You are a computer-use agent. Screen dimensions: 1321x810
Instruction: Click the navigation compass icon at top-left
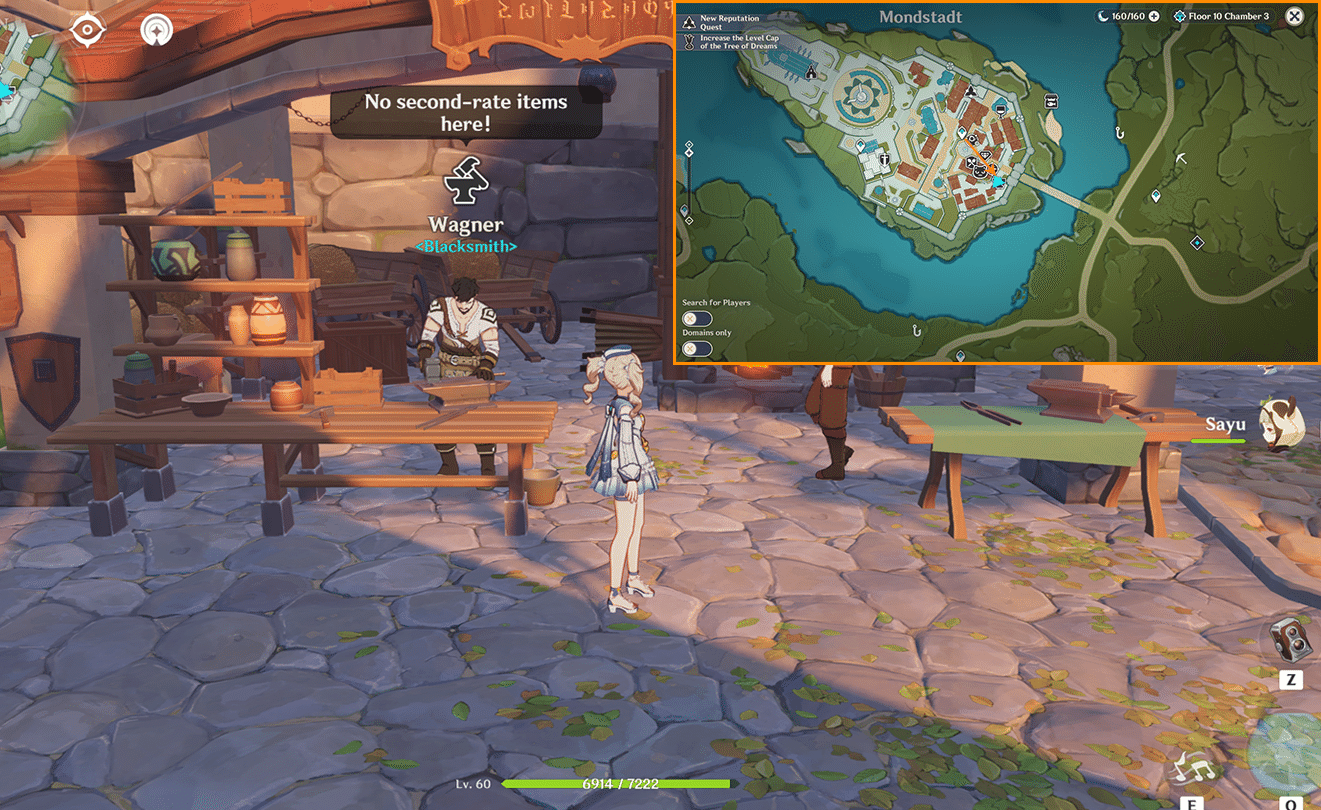[155, 33]
